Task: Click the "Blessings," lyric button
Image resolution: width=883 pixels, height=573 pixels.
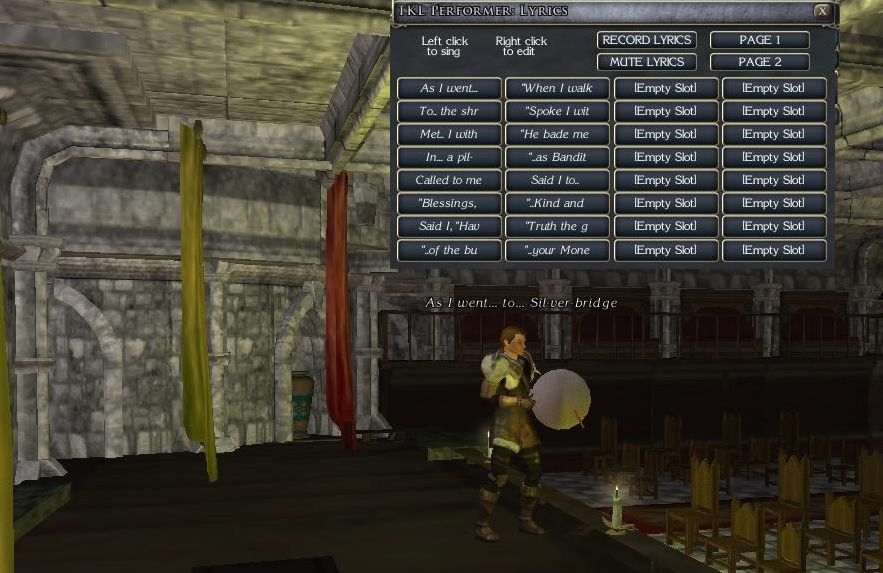Action: (x=449, y=203)
